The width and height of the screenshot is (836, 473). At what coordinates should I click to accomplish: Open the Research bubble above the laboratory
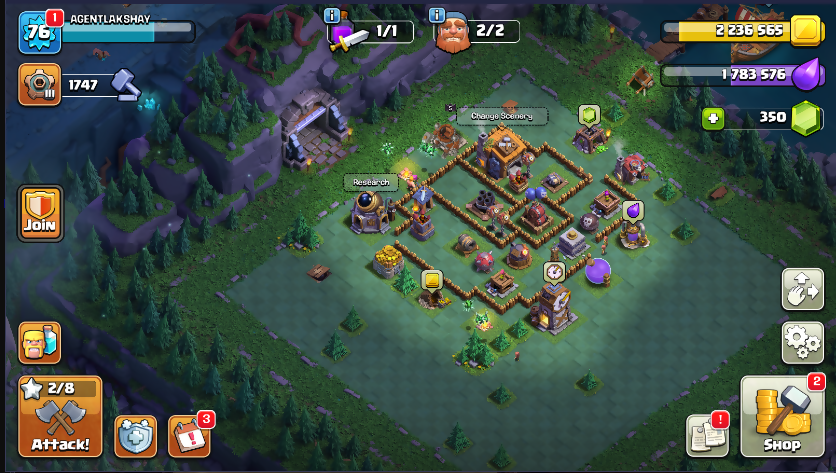coord(370,182)
